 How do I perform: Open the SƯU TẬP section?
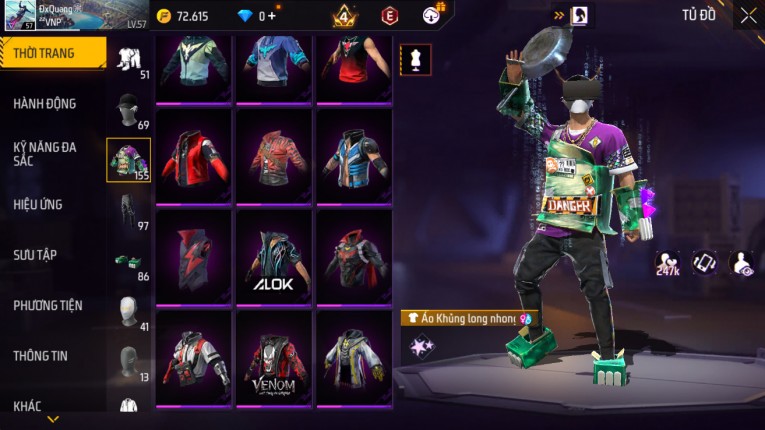coord(35,255)
